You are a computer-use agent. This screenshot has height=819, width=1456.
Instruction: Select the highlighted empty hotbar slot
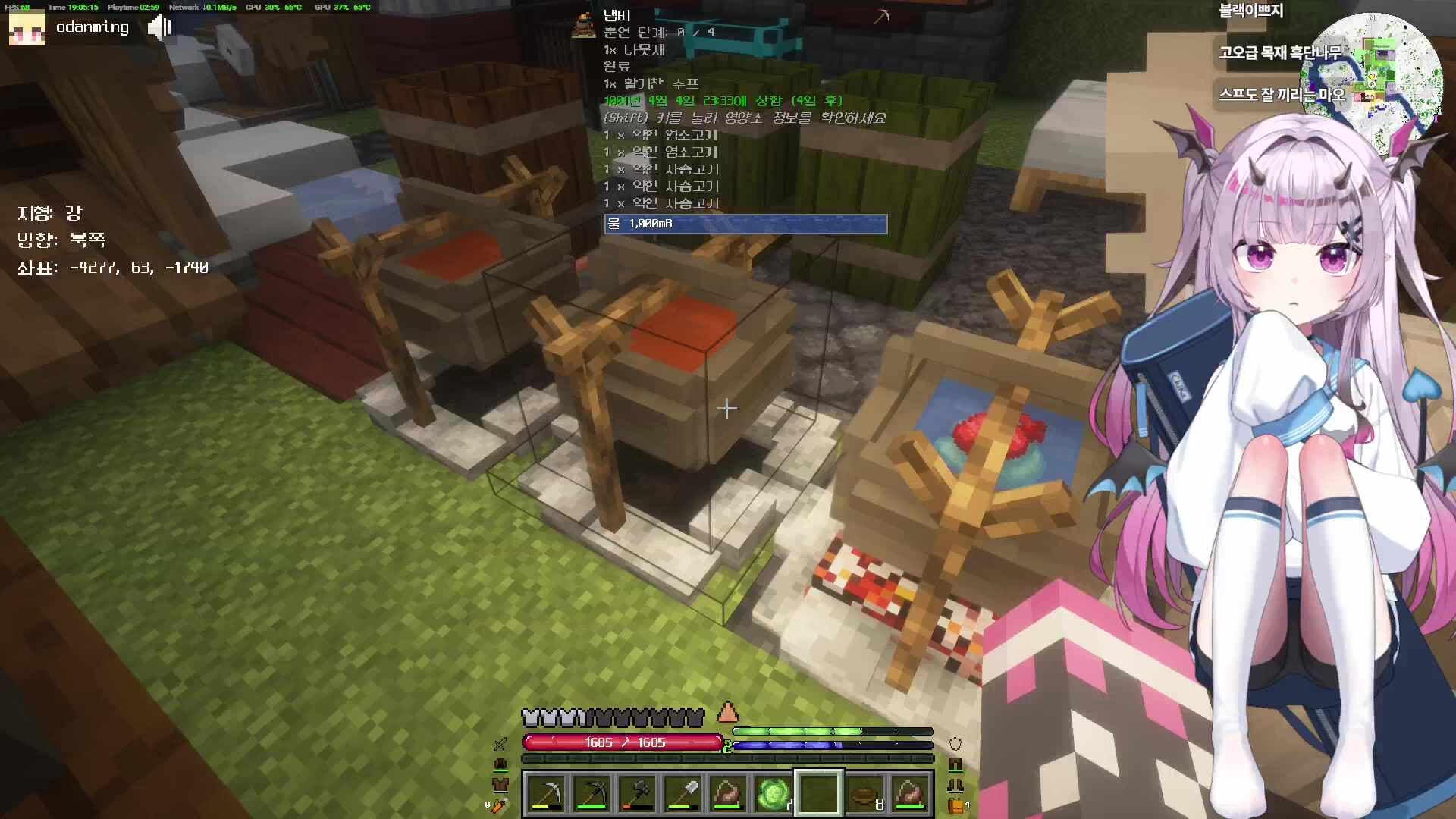(819, 794)
